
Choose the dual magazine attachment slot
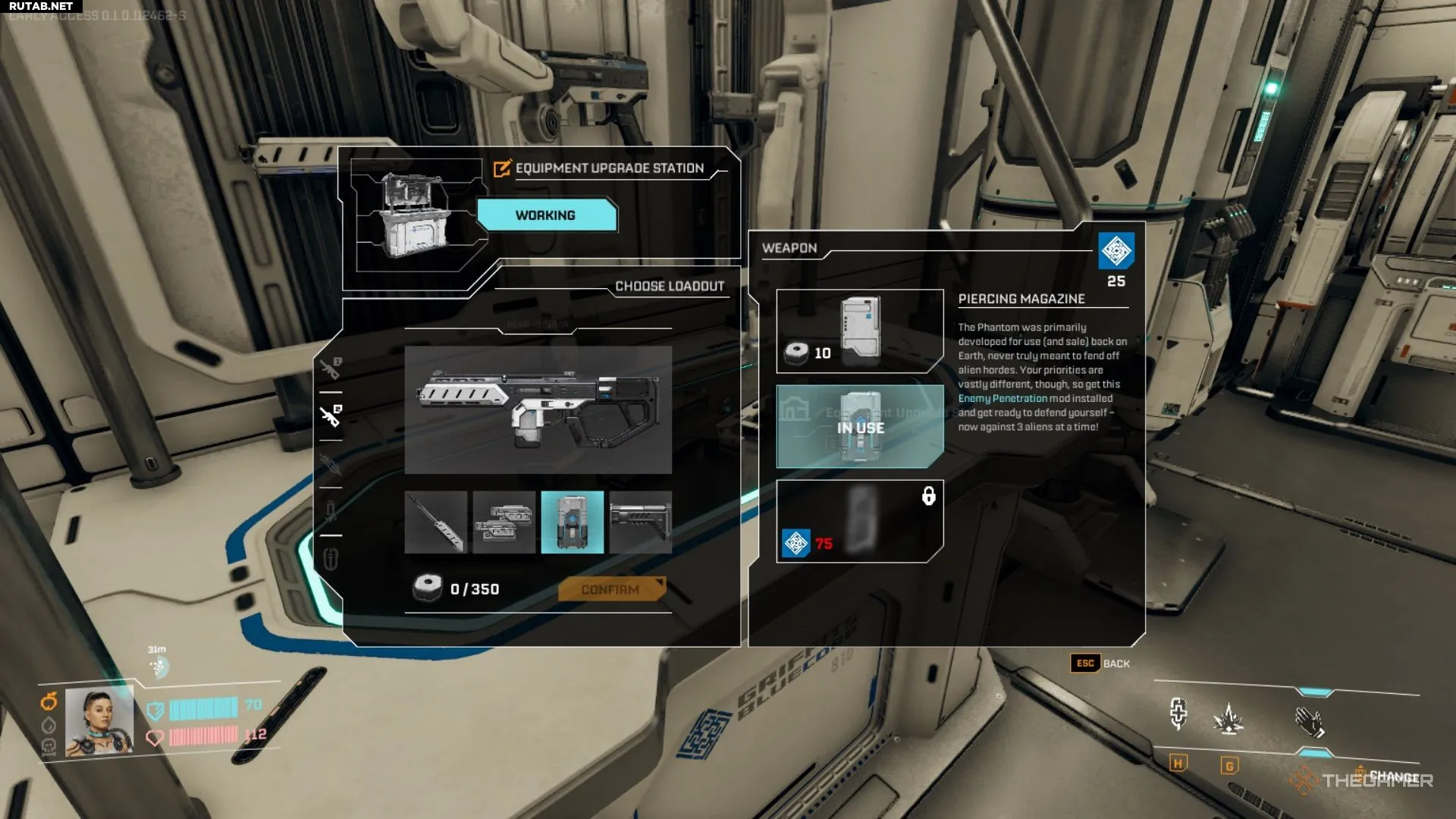(504, 522)
